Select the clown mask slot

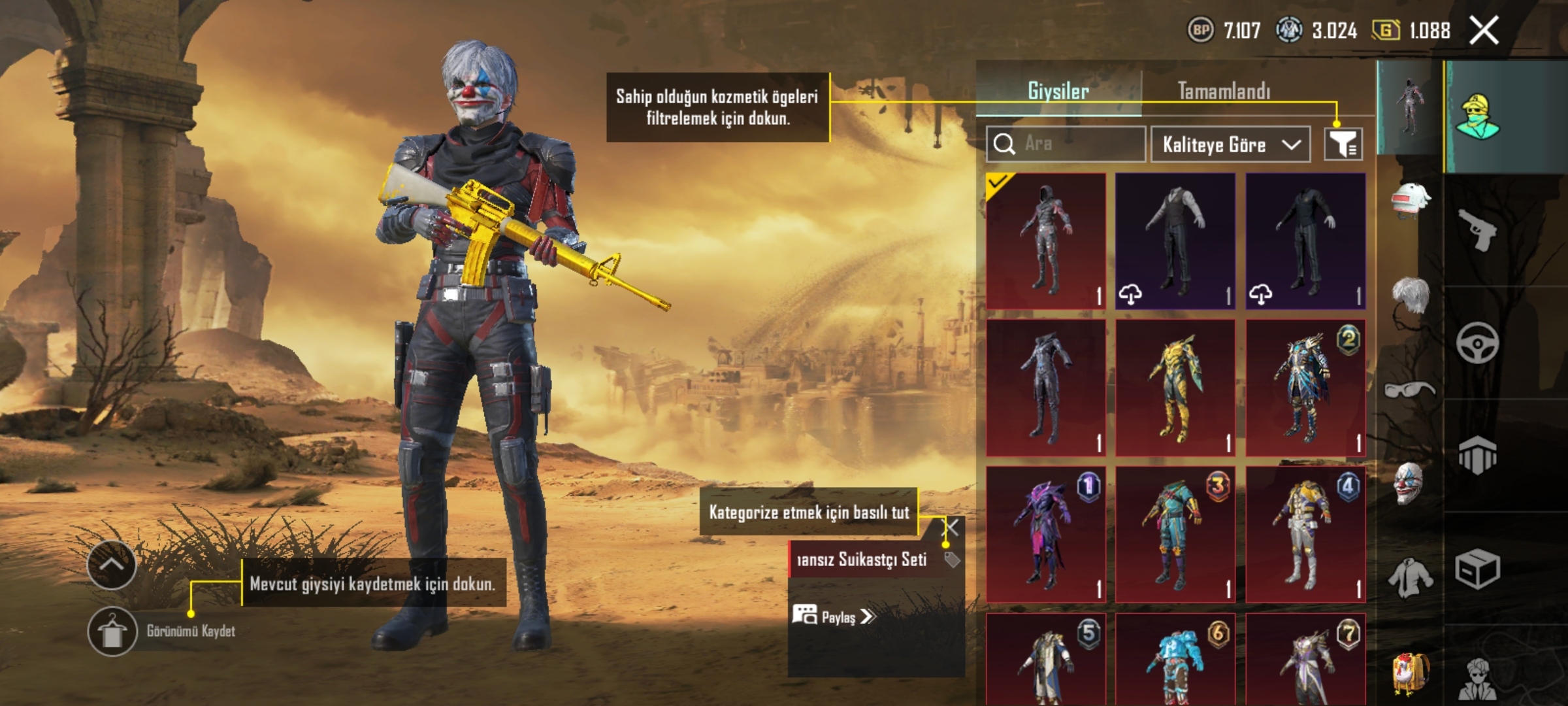click(x=1409, y=484)
